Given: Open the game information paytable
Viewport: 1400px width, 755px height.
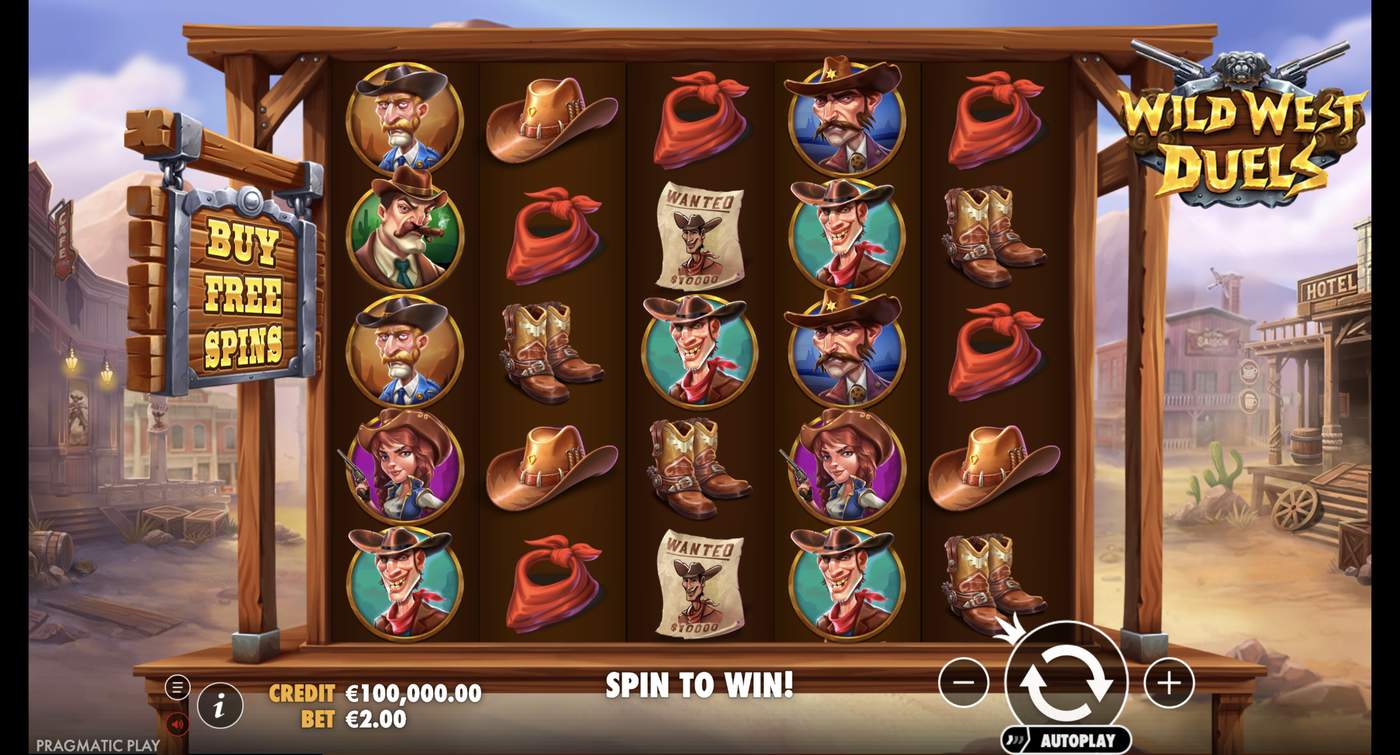Looking at the screenshot, I should pyautogui.click(x=218, y=703).
